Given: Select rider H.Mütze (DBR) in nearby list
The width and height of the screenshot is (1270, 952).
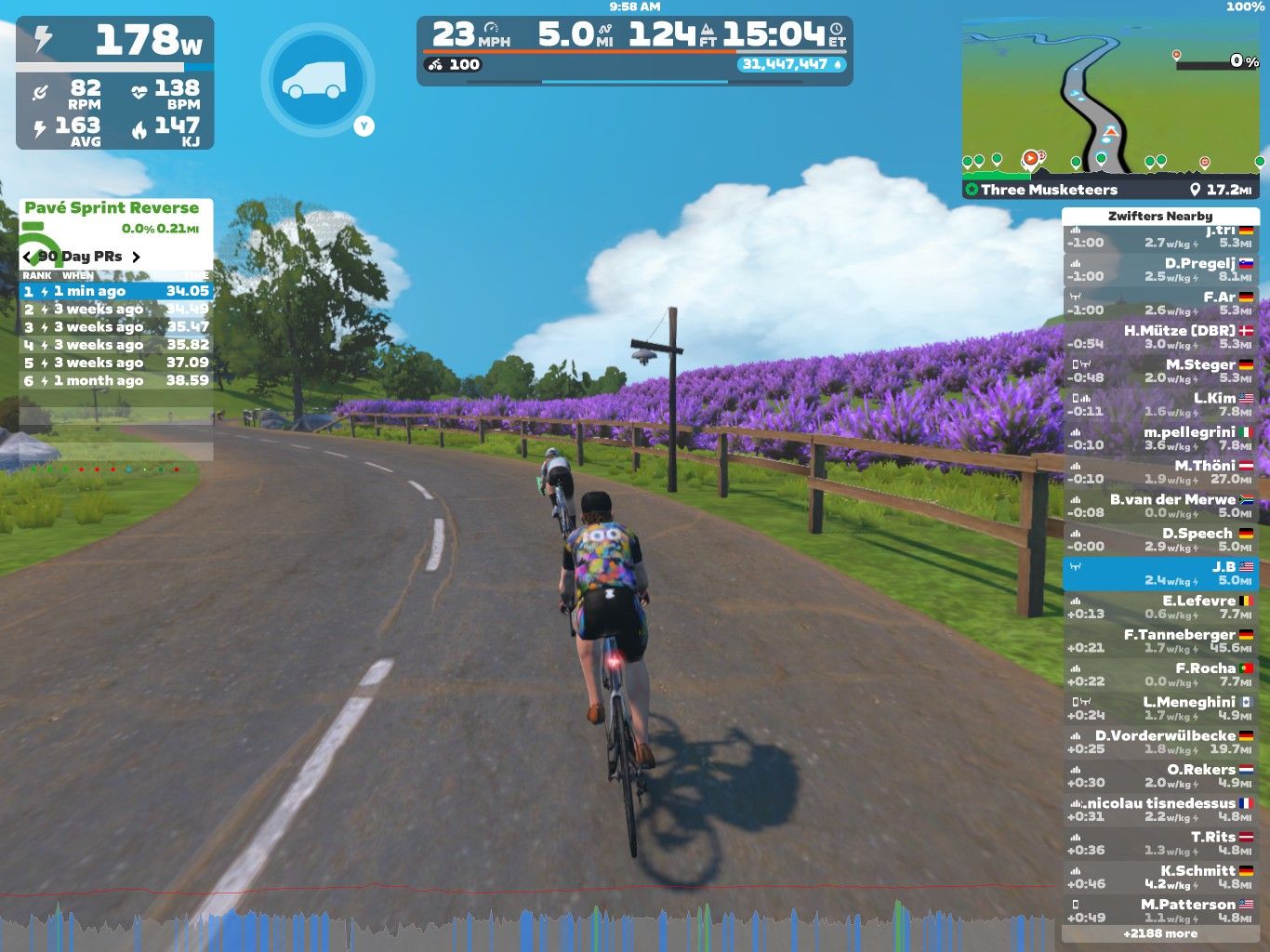Looking at the screenshot, I should 1159,337.
